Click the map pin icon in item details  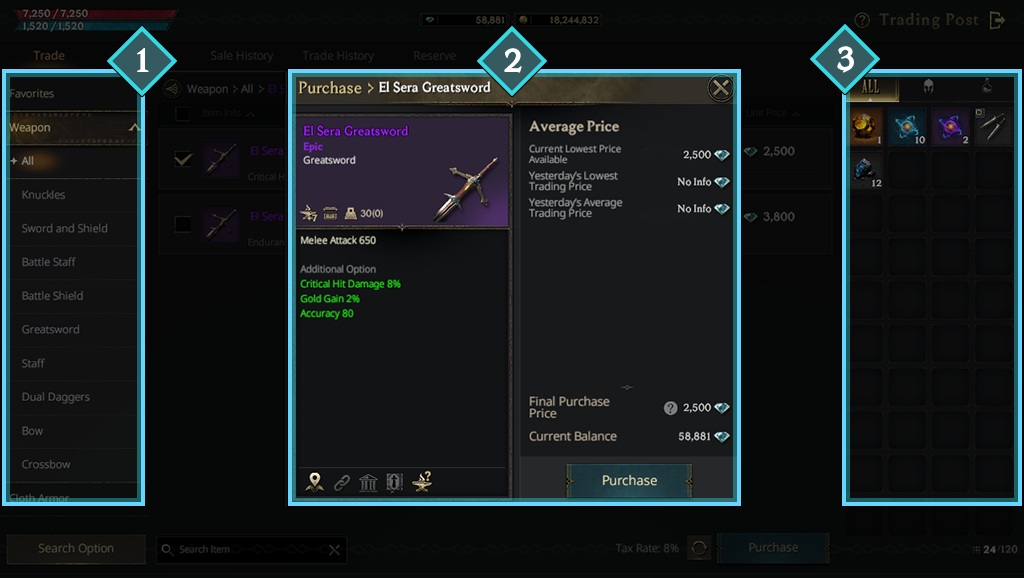tap(315, 482)
